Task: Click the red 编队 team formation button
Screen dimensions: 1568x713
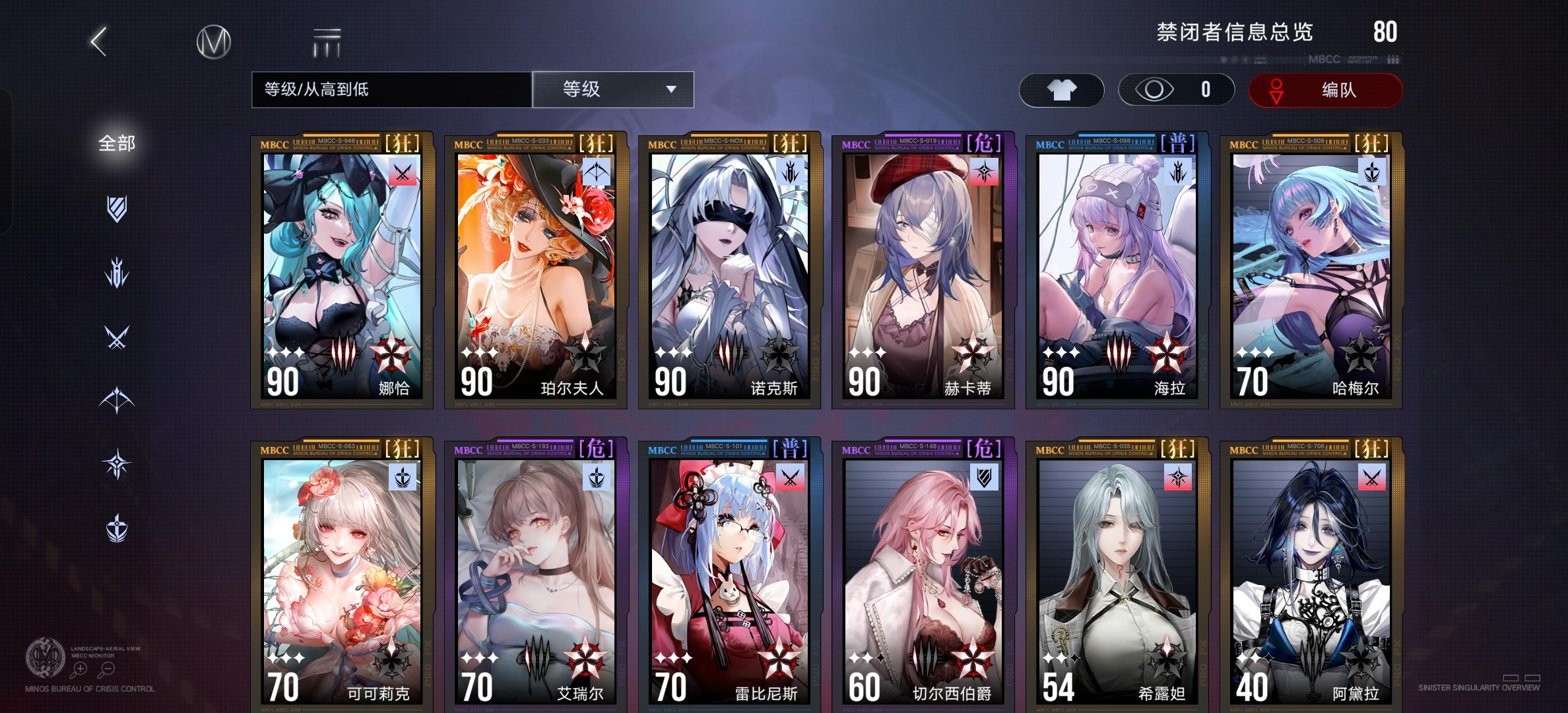Action: 1324,90
